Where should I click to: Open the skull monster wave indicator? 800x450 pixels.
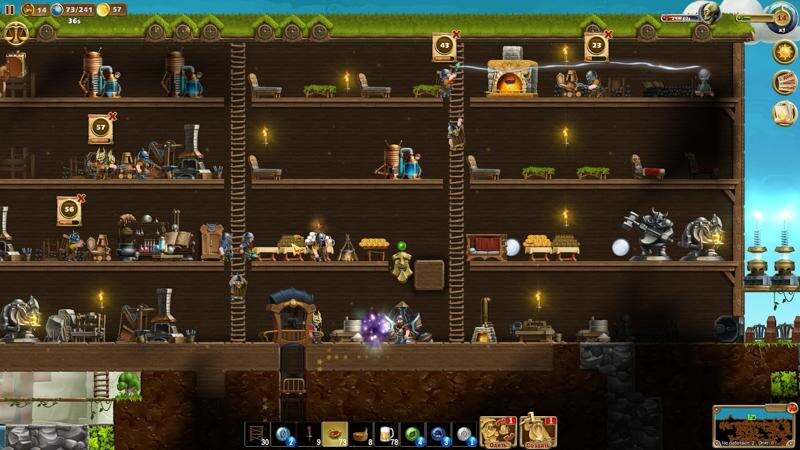point(709,13)
